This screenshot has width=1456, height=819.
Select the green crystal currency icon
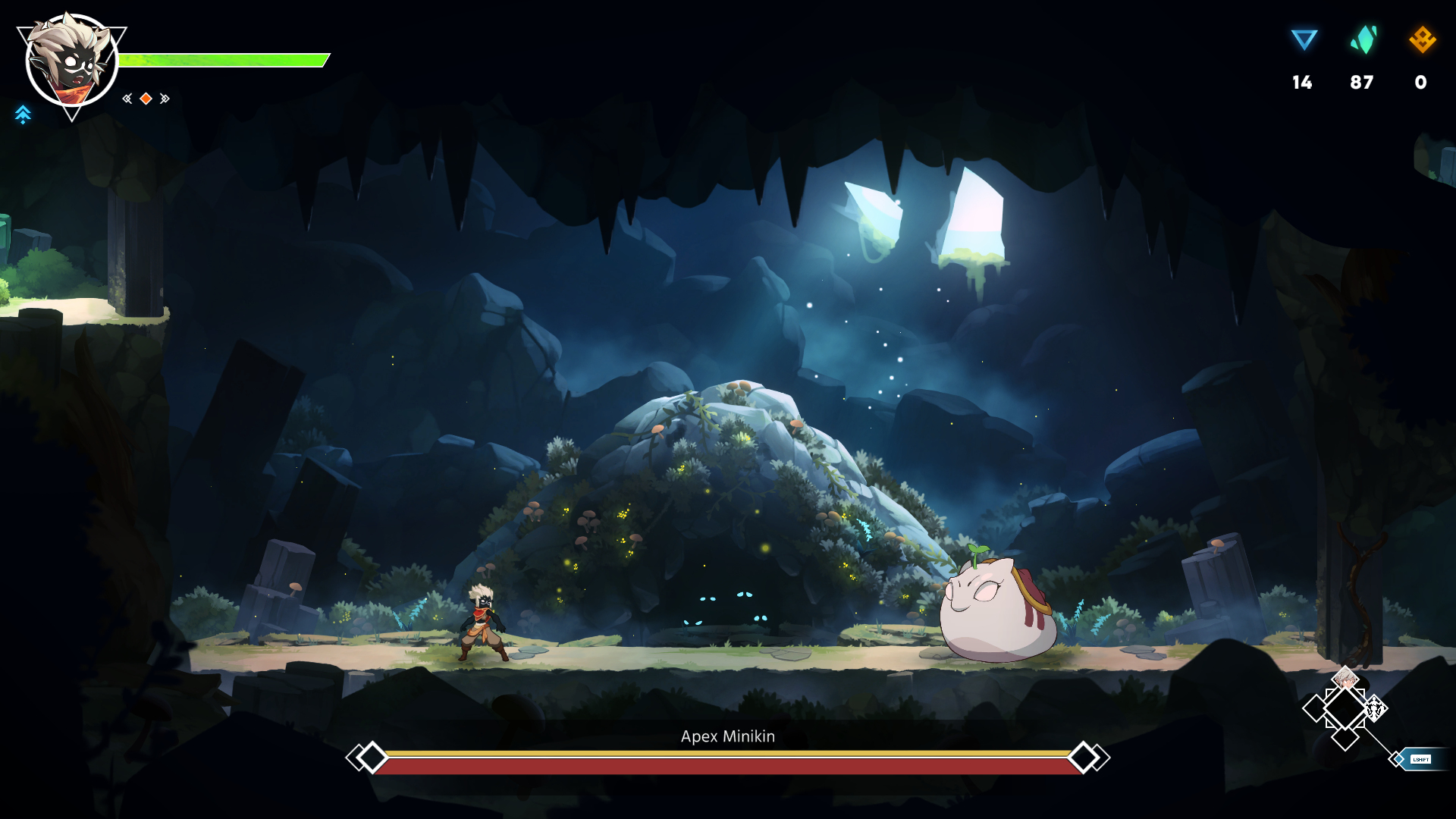pyautogui.click(x=1363, y=39)
